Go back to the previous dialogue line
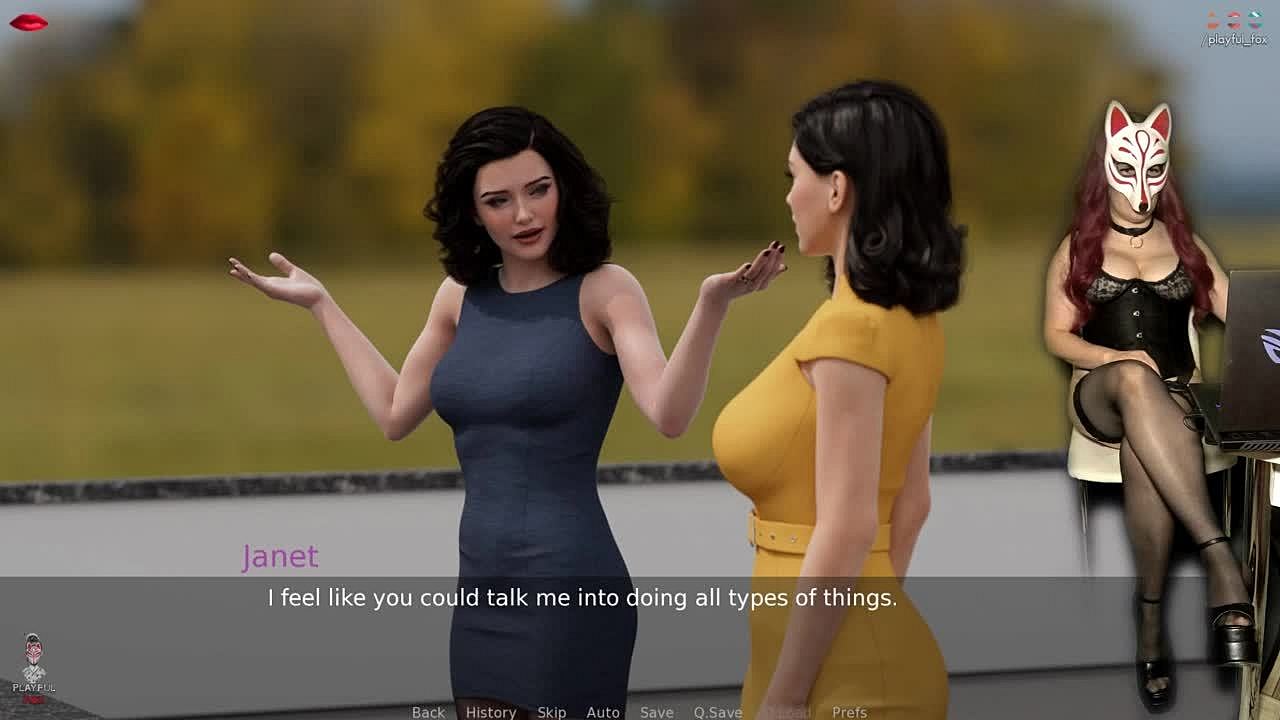 [428, 712]
